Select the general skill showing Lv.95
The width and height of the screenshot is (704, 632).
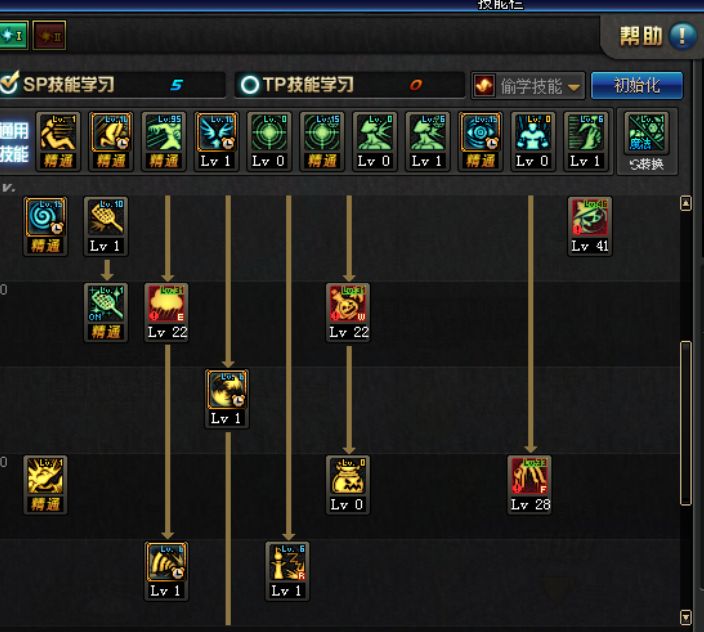165,133
